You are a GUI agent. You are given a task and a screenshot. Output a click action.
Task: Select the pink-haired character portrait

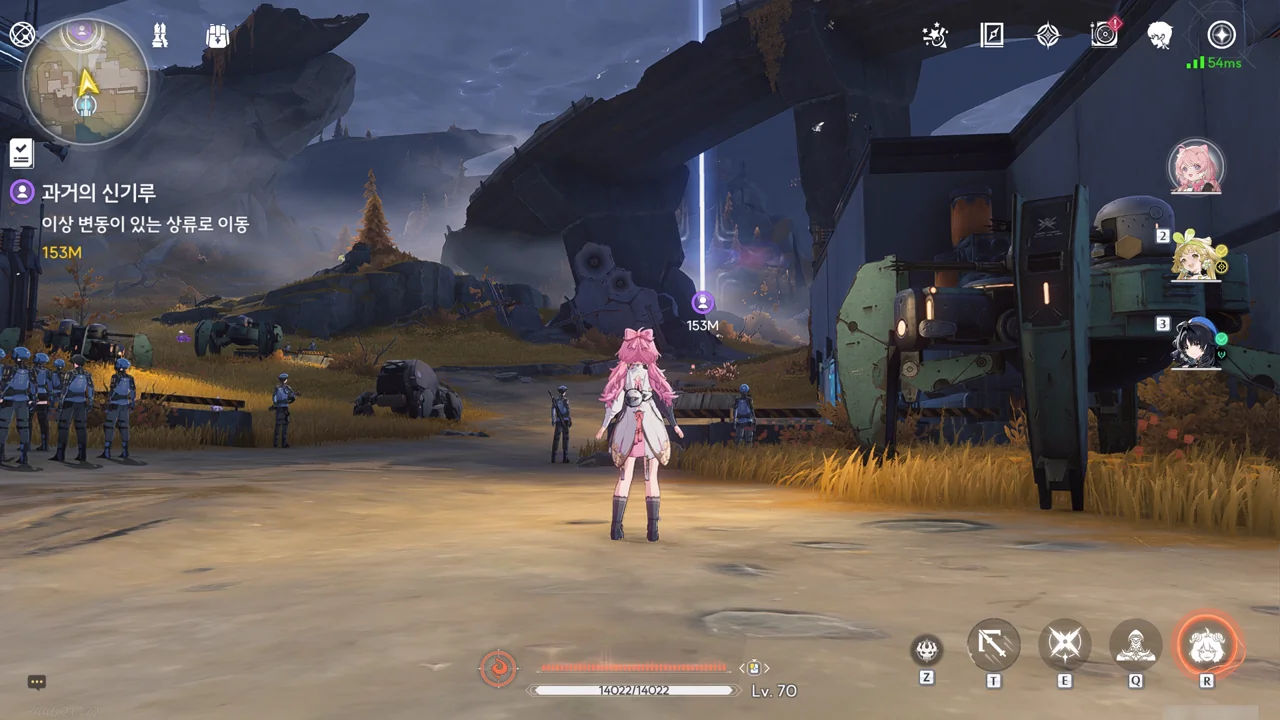pos(1196,167)
